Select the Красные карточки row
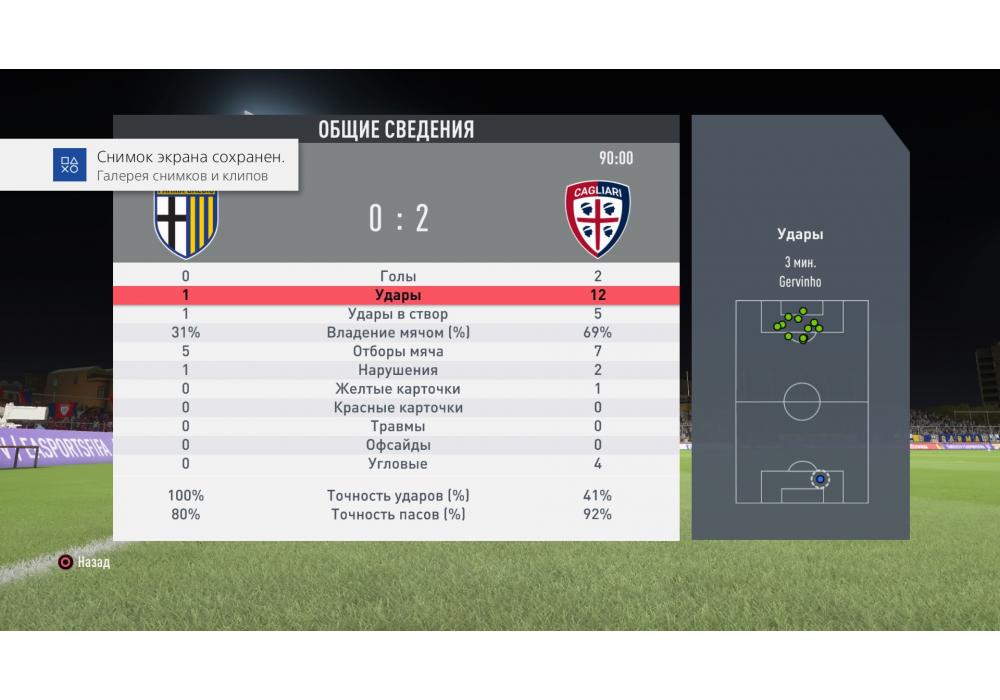The image size is (1000, 700). pos(397,408)
